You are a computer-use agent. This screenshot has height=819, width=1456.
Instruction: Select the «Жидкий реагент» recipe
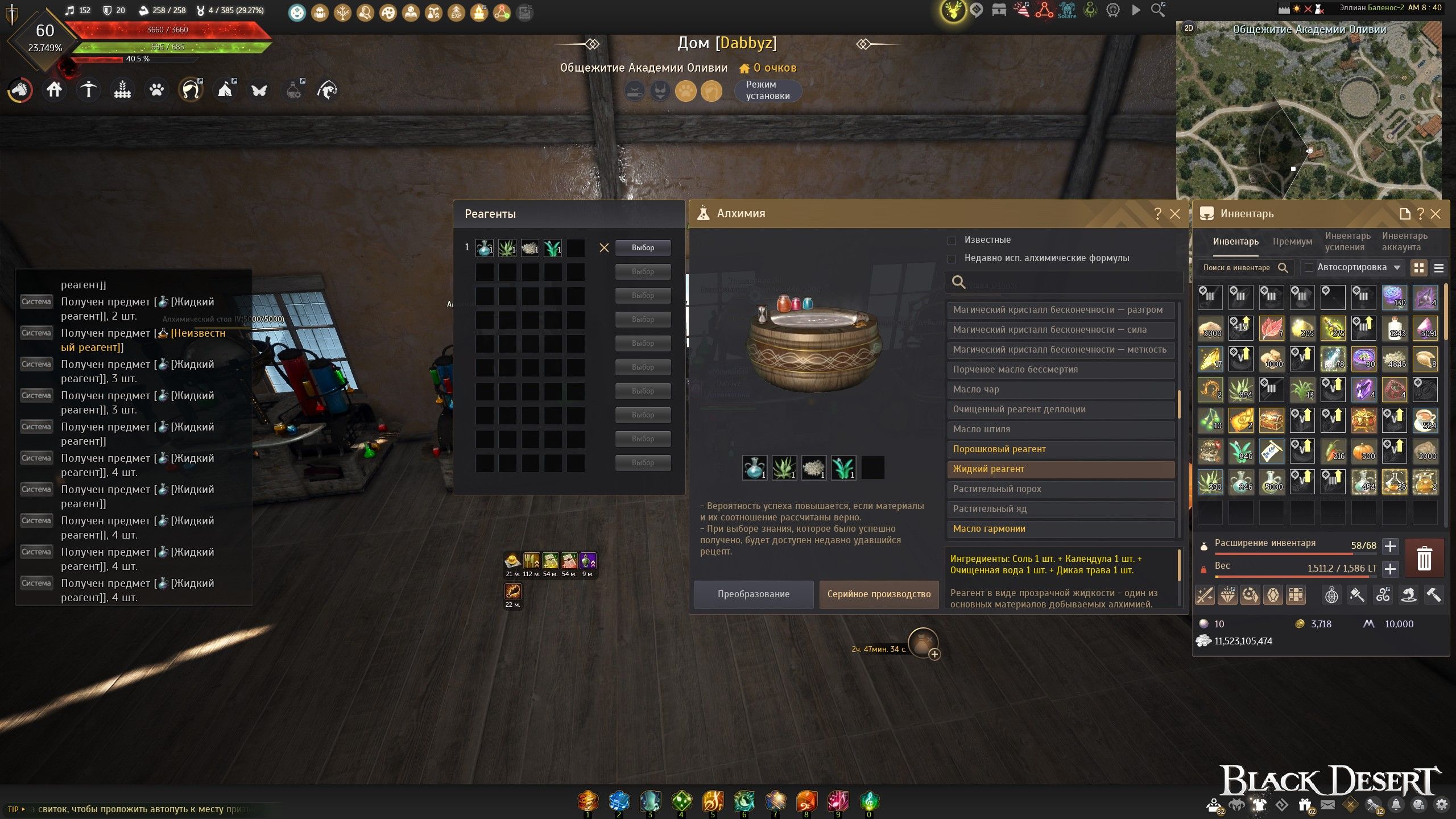(1061, 469)
